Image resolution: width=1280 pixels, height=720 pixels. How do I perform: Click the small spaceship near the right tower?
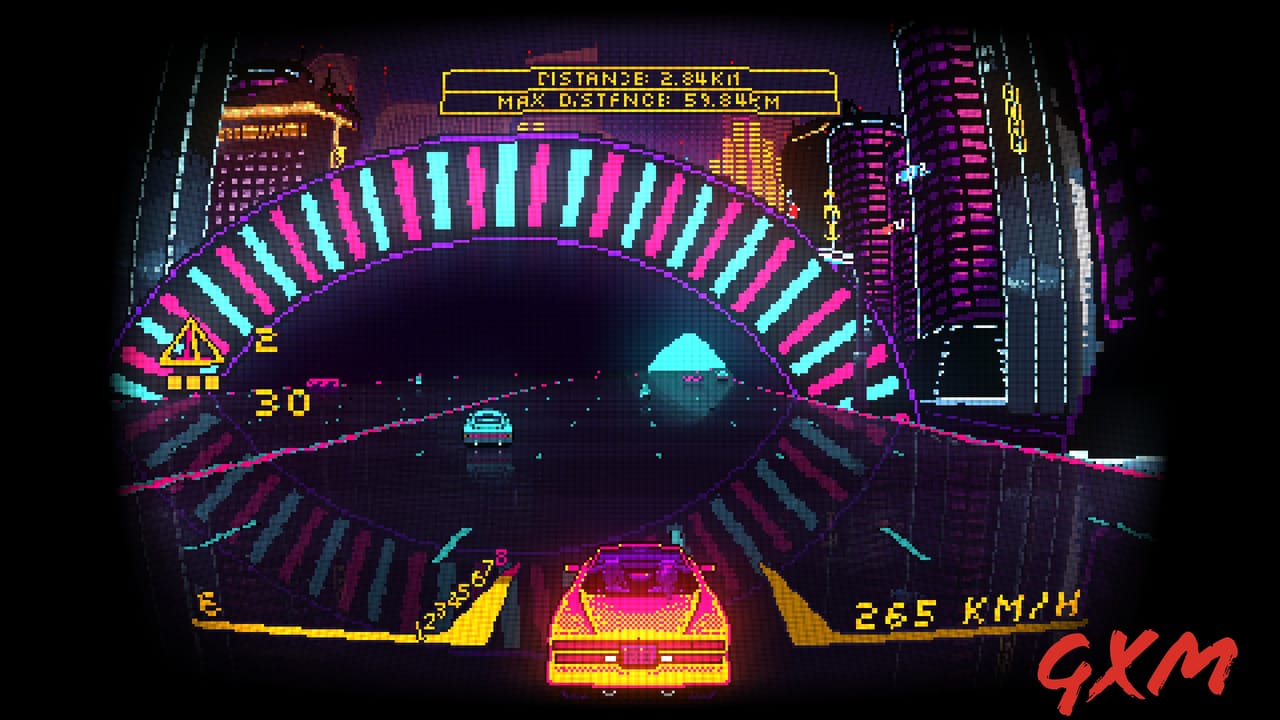[912, 172]
